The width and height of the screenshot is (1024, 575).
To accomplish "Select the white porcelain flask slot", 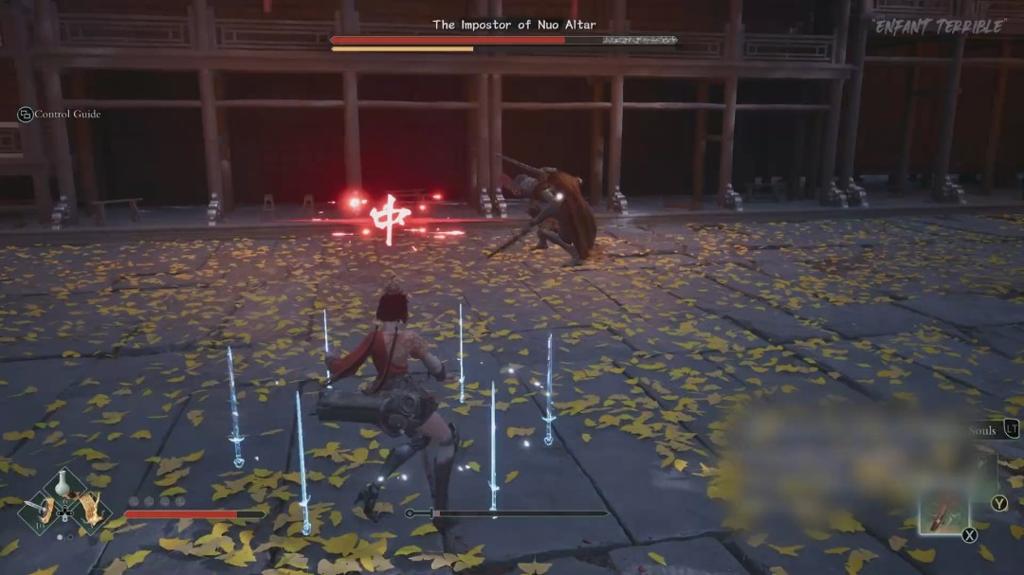I will pyautogui.click(x=63, y=486).
